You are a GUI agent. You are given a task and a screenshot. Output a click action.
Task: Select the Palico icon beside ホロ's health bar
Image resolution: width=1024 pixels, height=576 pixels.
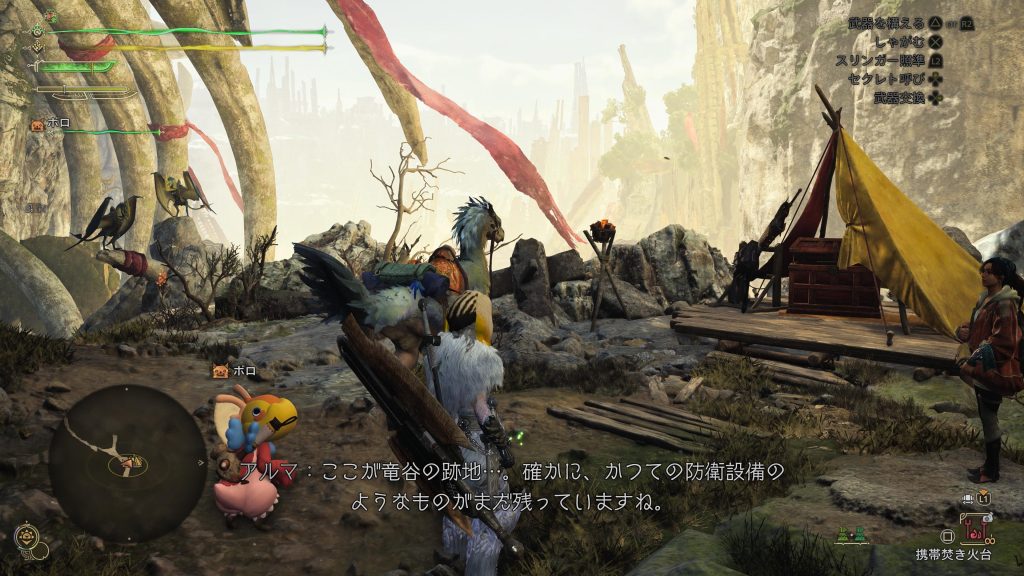coord(39,127)
